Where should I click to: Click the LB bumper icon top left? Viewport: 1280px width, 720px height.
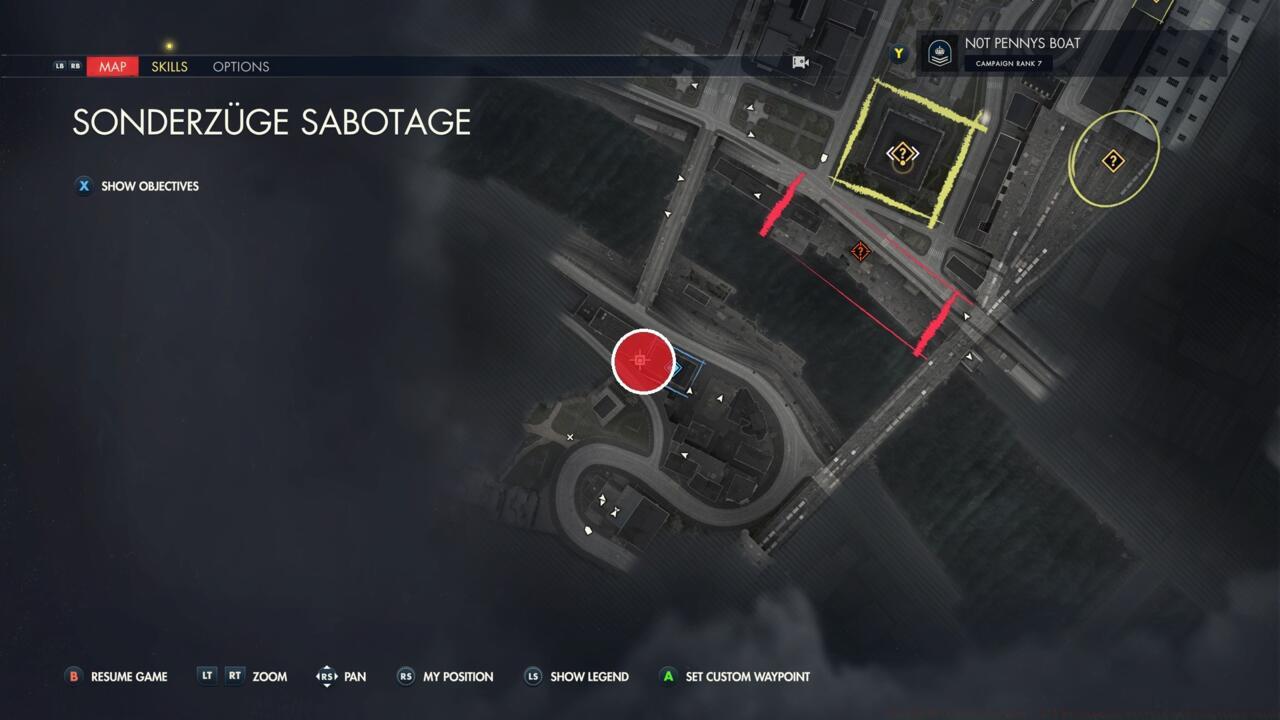pyautogui.click(x=58, y=66)
